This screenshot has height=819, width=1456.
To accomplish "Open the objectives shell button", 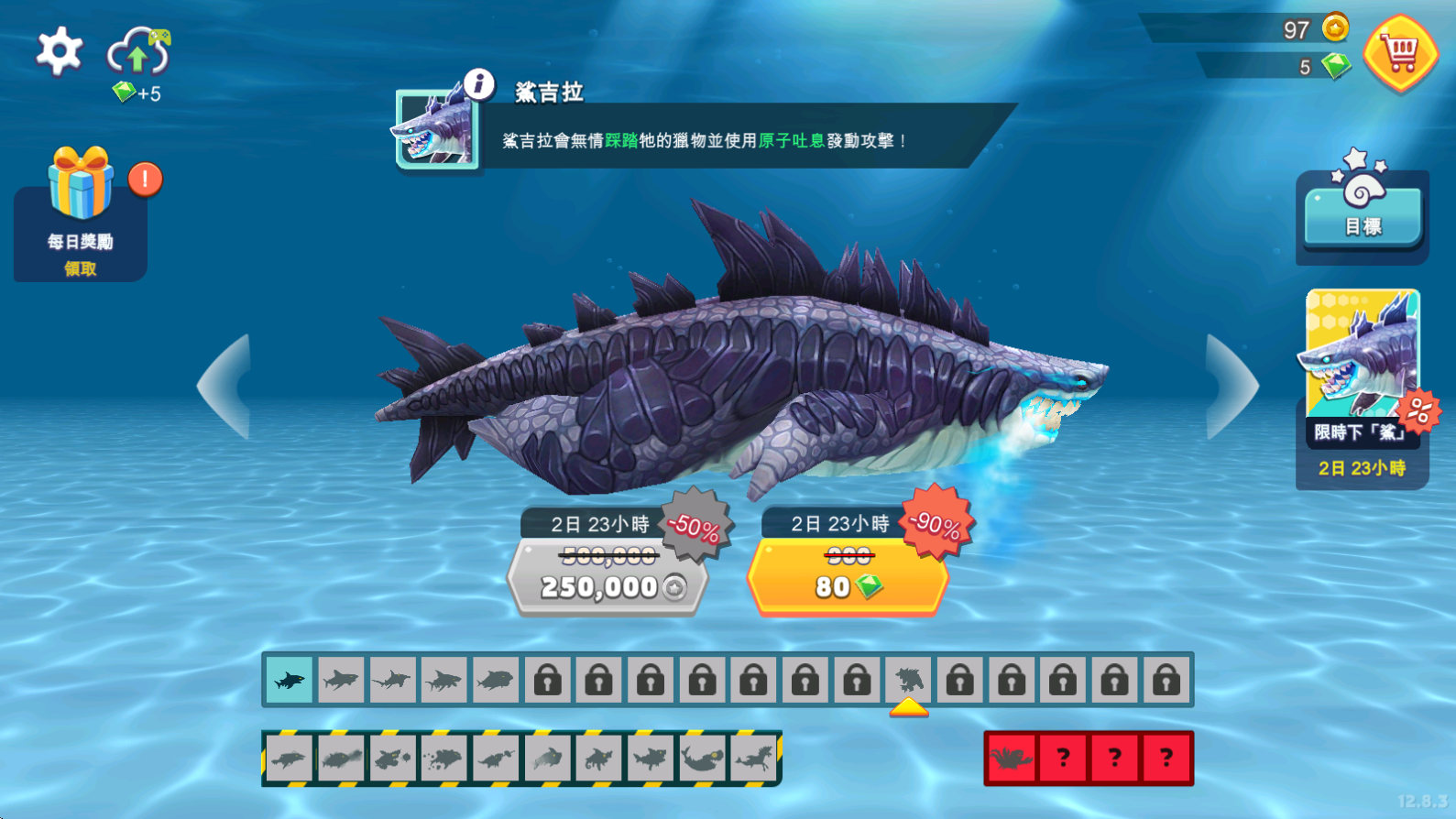I will pyautogui.click(x=1363, y=208).
